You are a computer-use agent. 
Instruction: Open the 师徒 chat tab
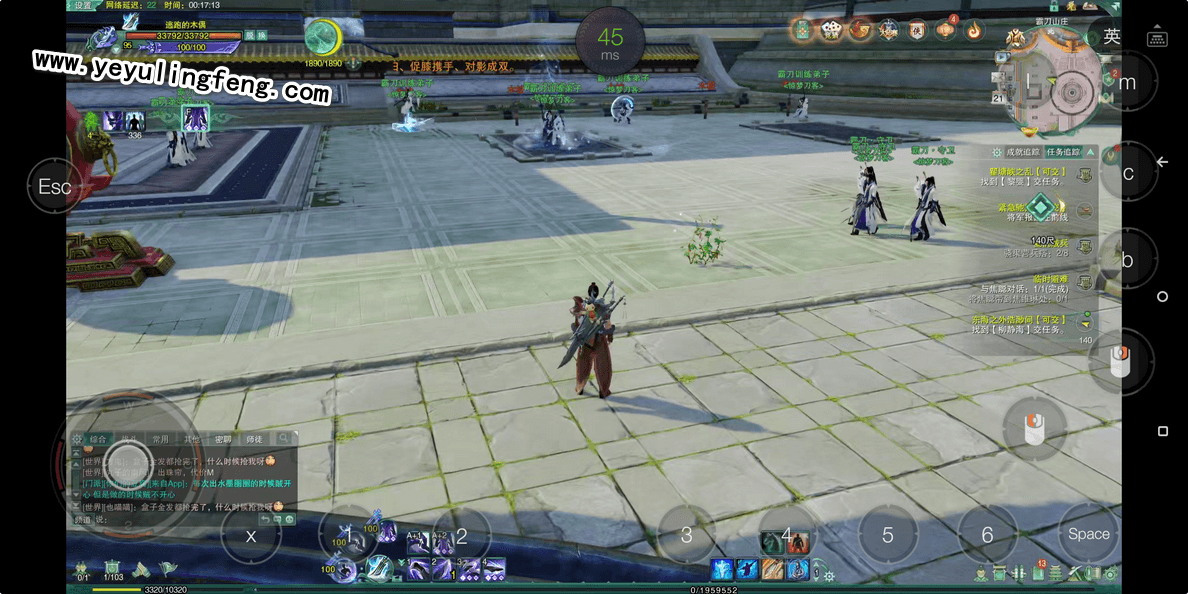(254, 438)
